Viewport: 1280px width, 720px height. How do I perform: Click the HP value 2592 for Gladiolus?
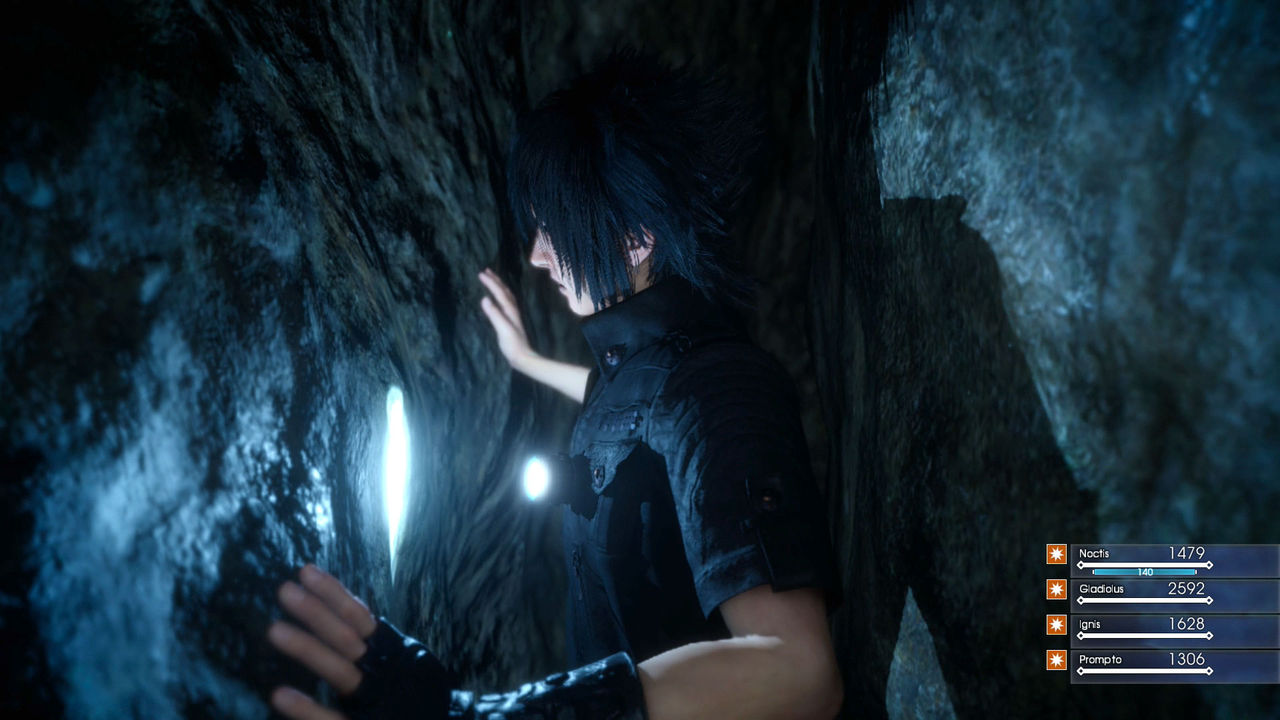click(1187, 588)
